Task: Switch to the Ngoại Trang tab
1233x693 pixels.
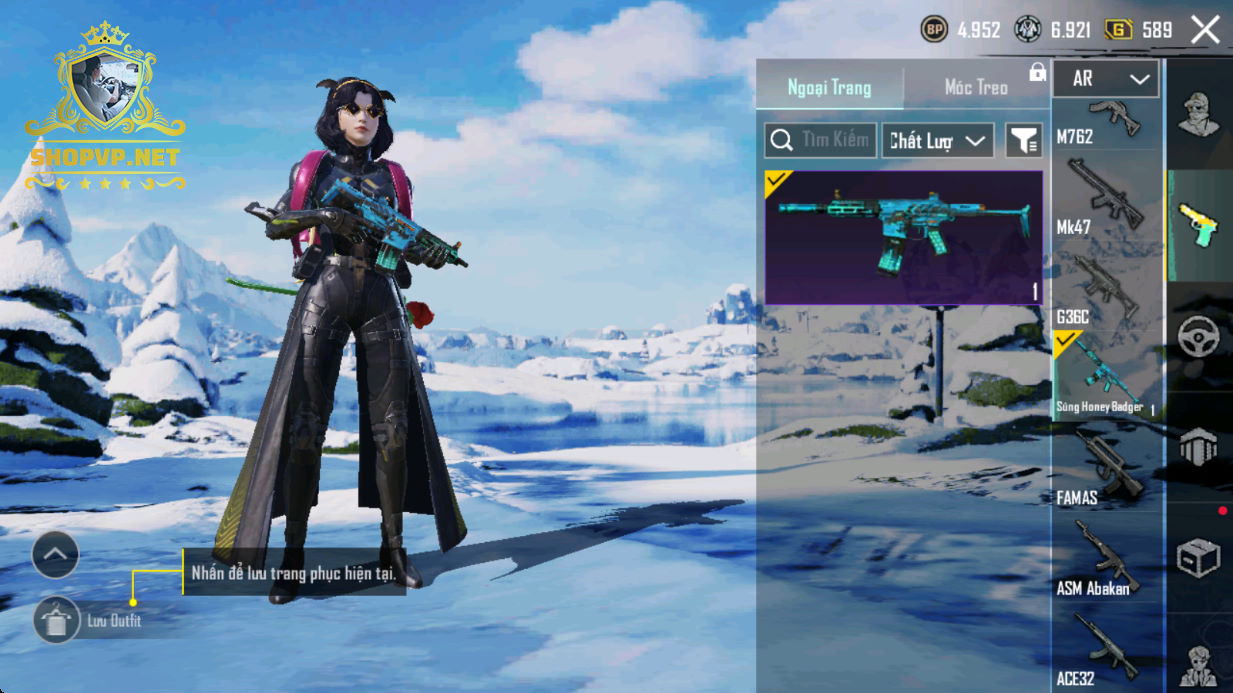Action: (829, 88)
